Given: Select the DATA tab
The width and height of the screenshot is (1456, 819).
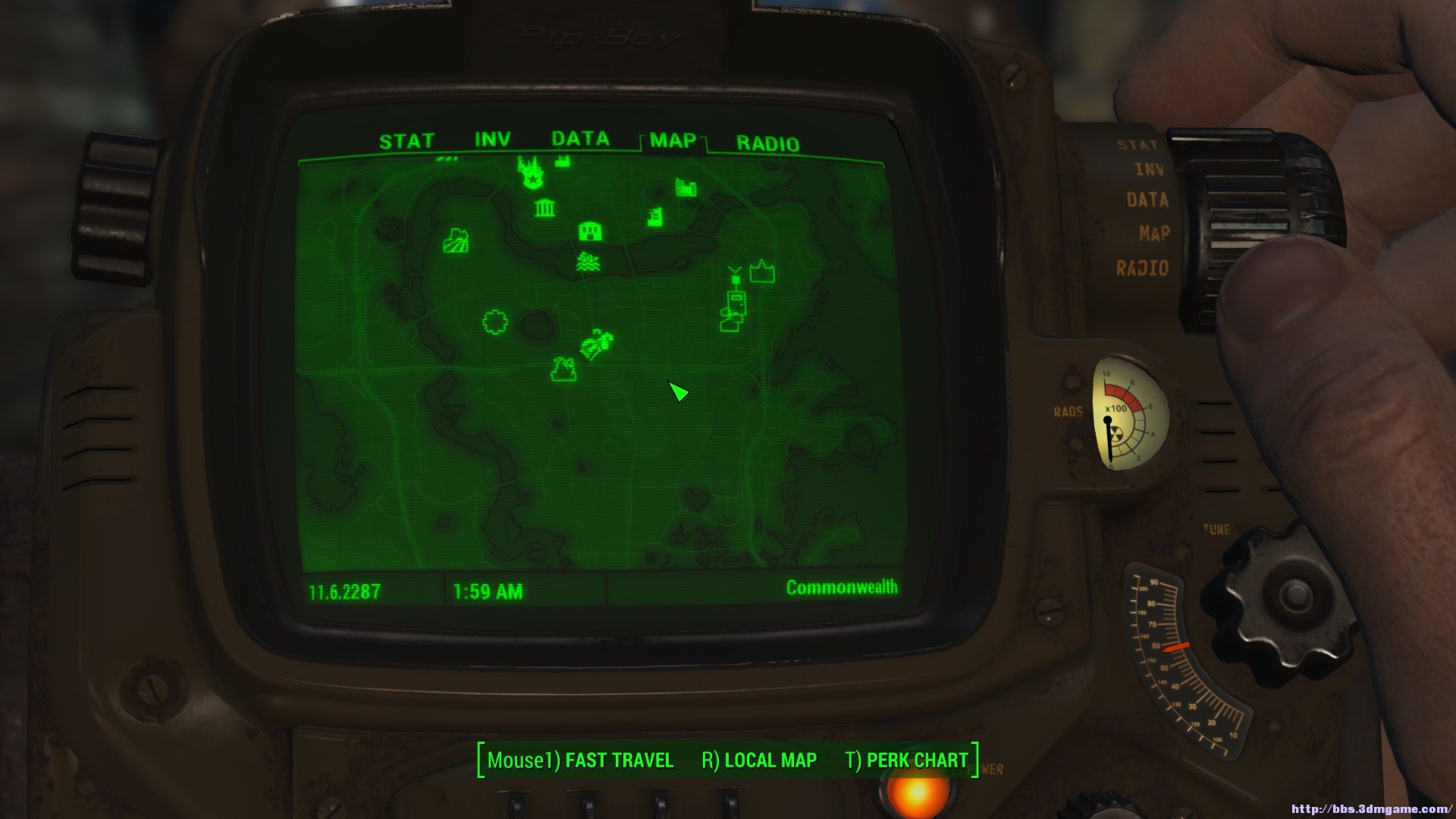Looking at the screenshot, I should pos(580,139).
